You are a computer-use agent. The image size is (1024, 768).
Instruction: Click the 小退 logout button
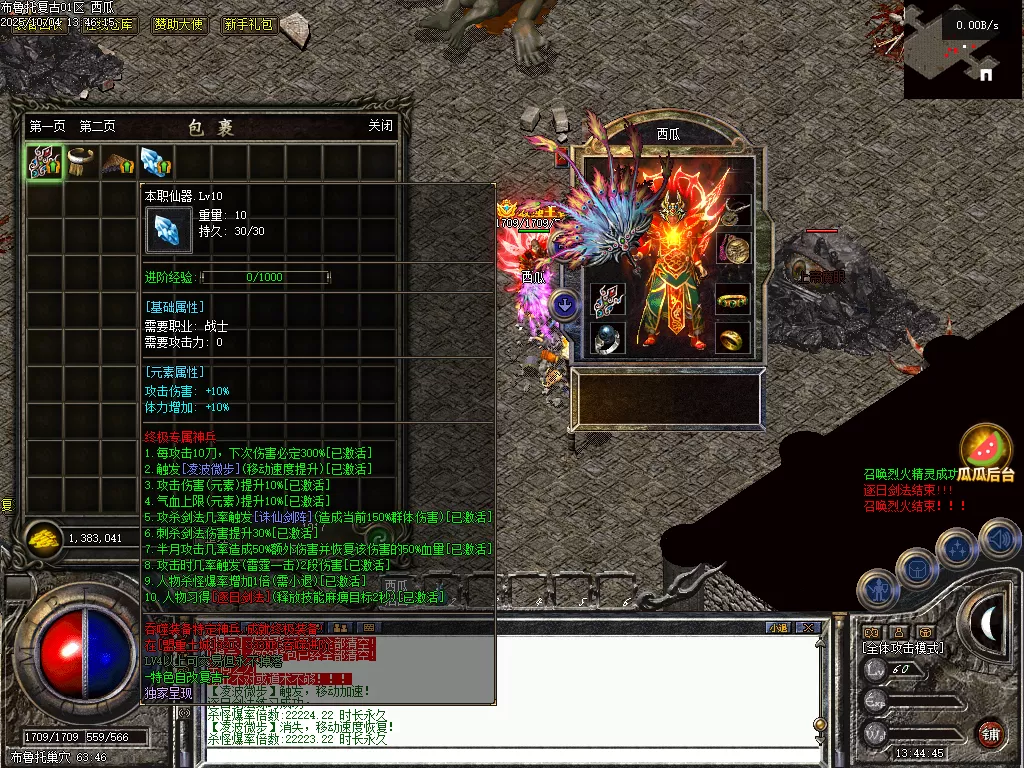(778, 627)
